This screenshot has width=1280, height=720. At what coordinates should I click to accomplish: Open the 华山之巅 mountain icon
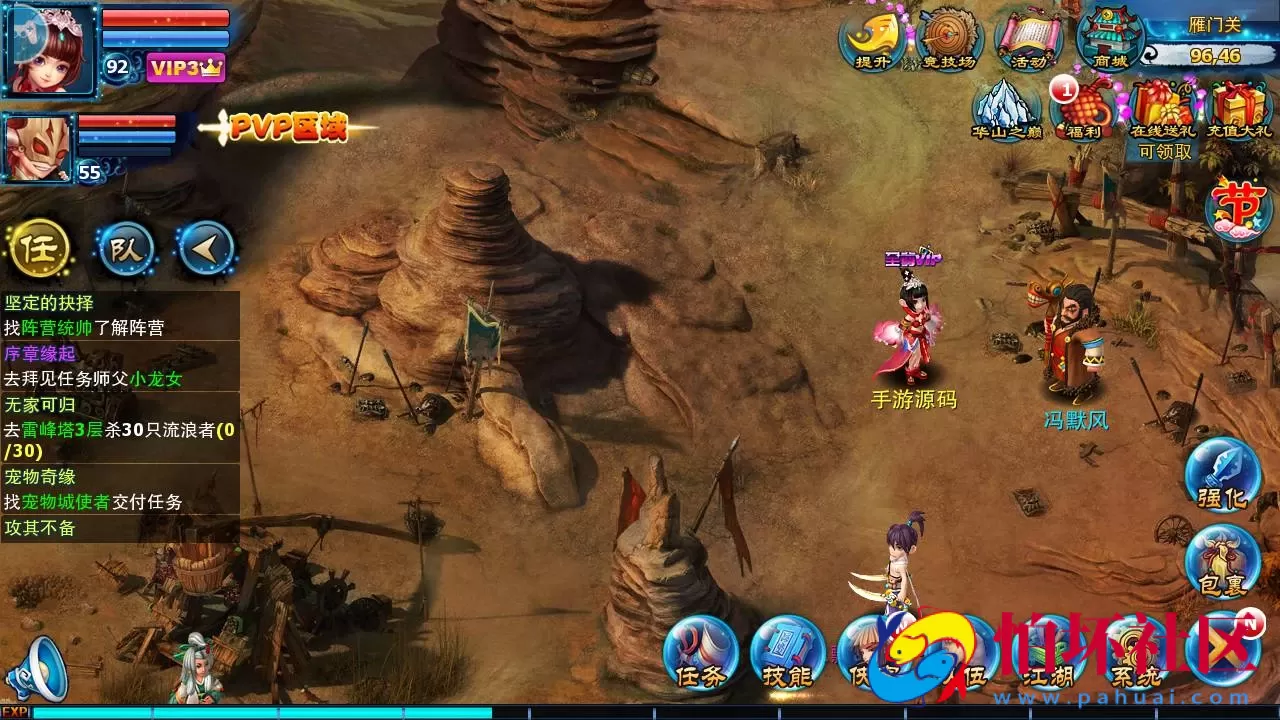click(x=1006, y=108)
